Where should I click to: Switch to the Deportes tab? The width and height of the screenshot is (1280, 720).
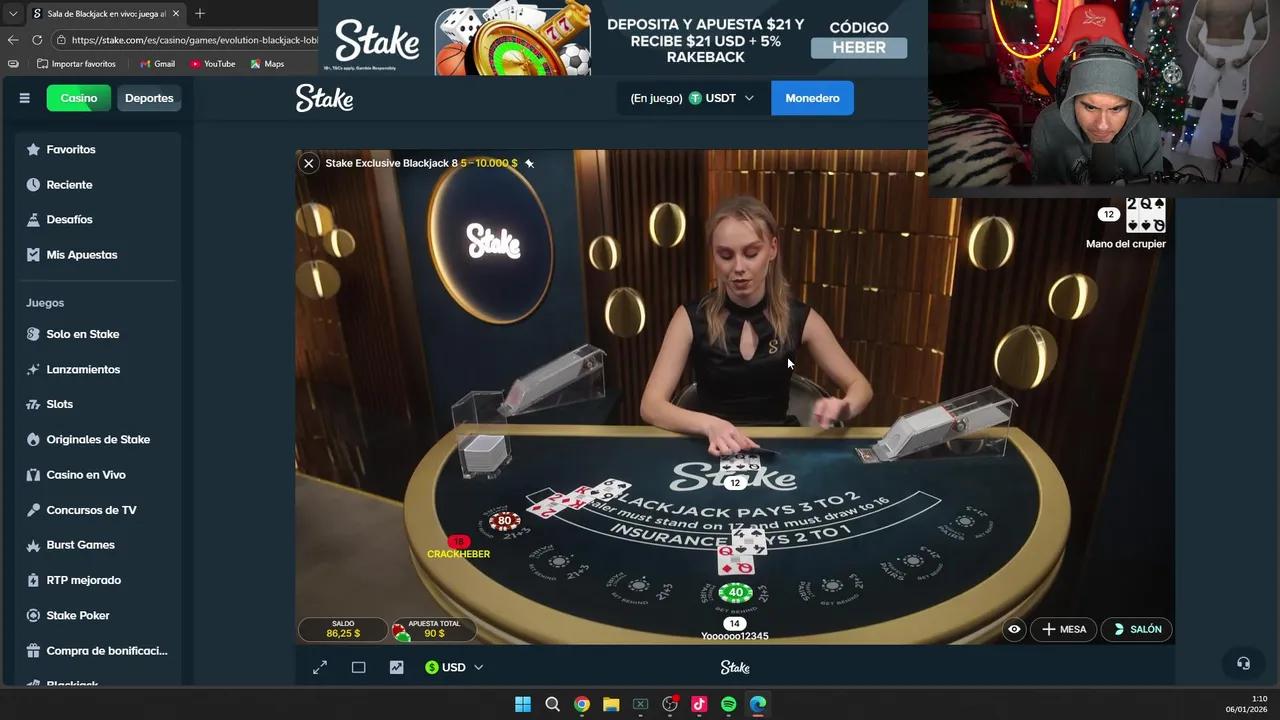[x=149, y=97]
